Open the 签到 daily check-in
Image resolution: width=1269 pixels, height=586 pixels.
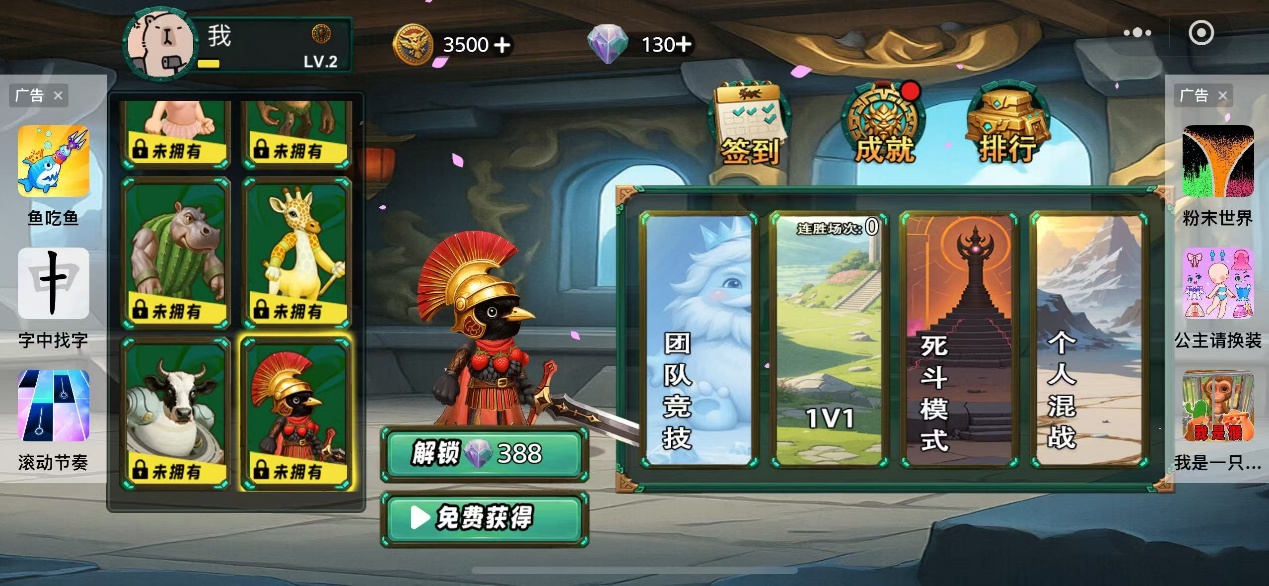[747, 125]
